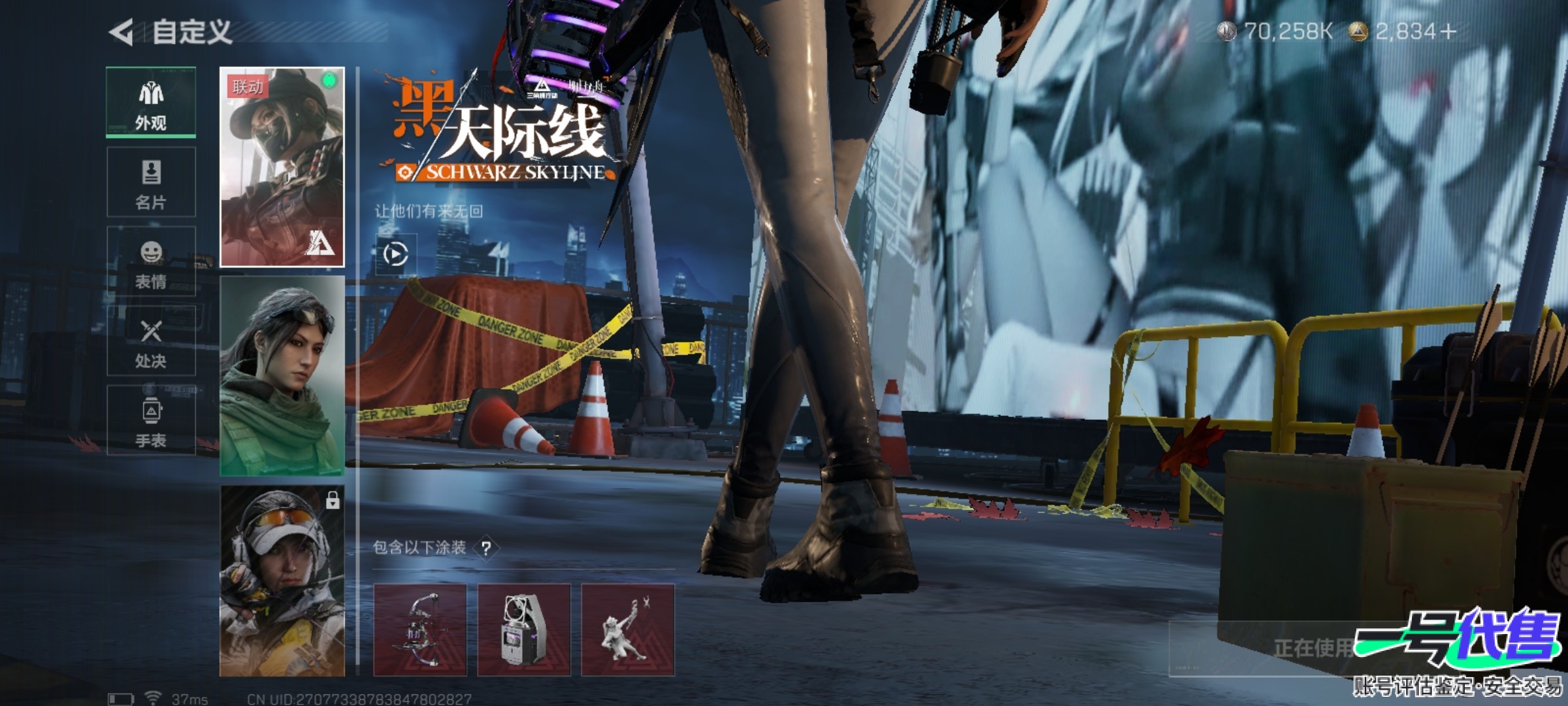Screen dimensions: 1568x706
Task: Open the 名片 name card tab
Action: coord(151,182)
